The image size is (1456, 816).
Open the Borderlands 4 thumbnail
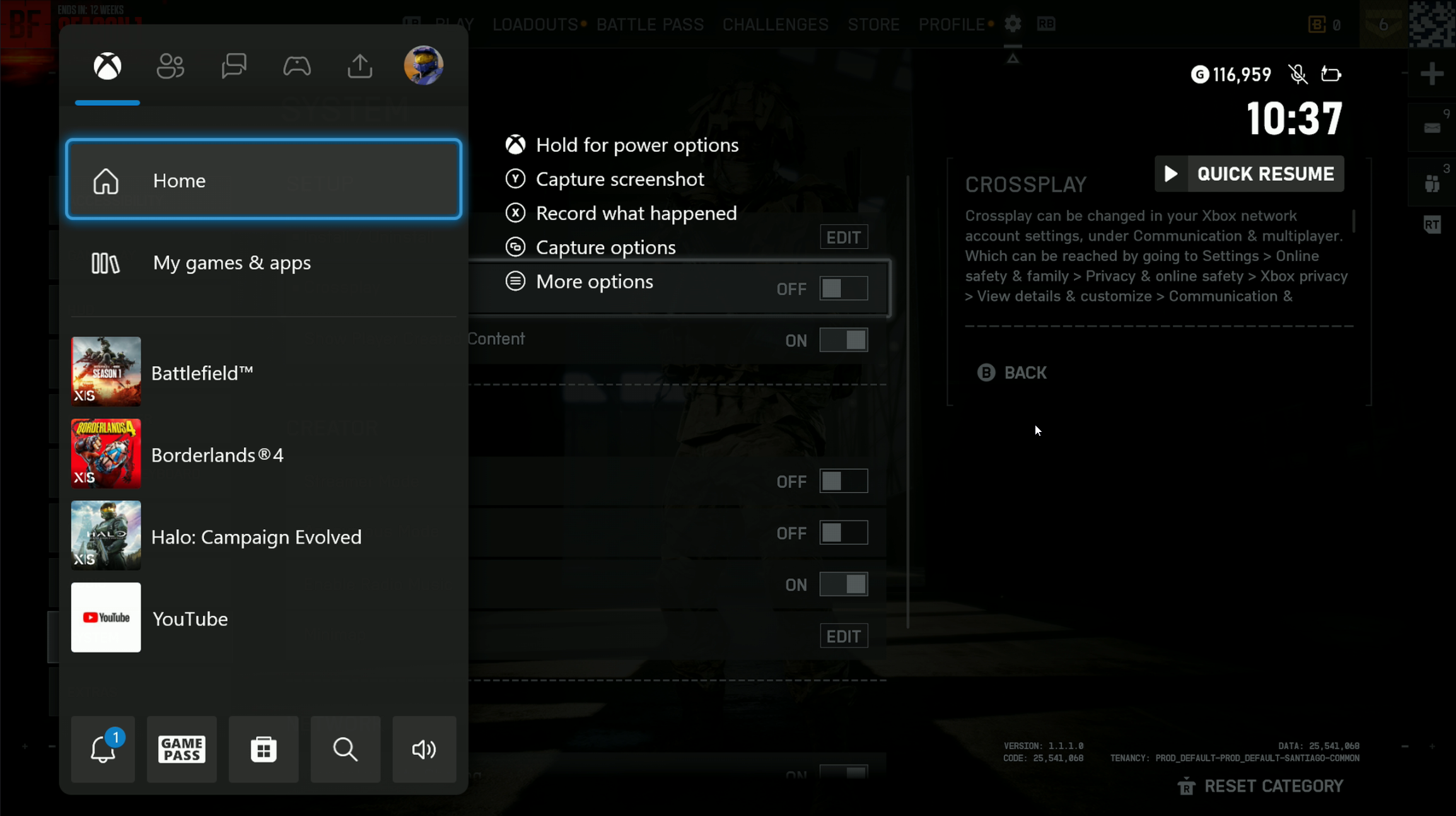105,453
